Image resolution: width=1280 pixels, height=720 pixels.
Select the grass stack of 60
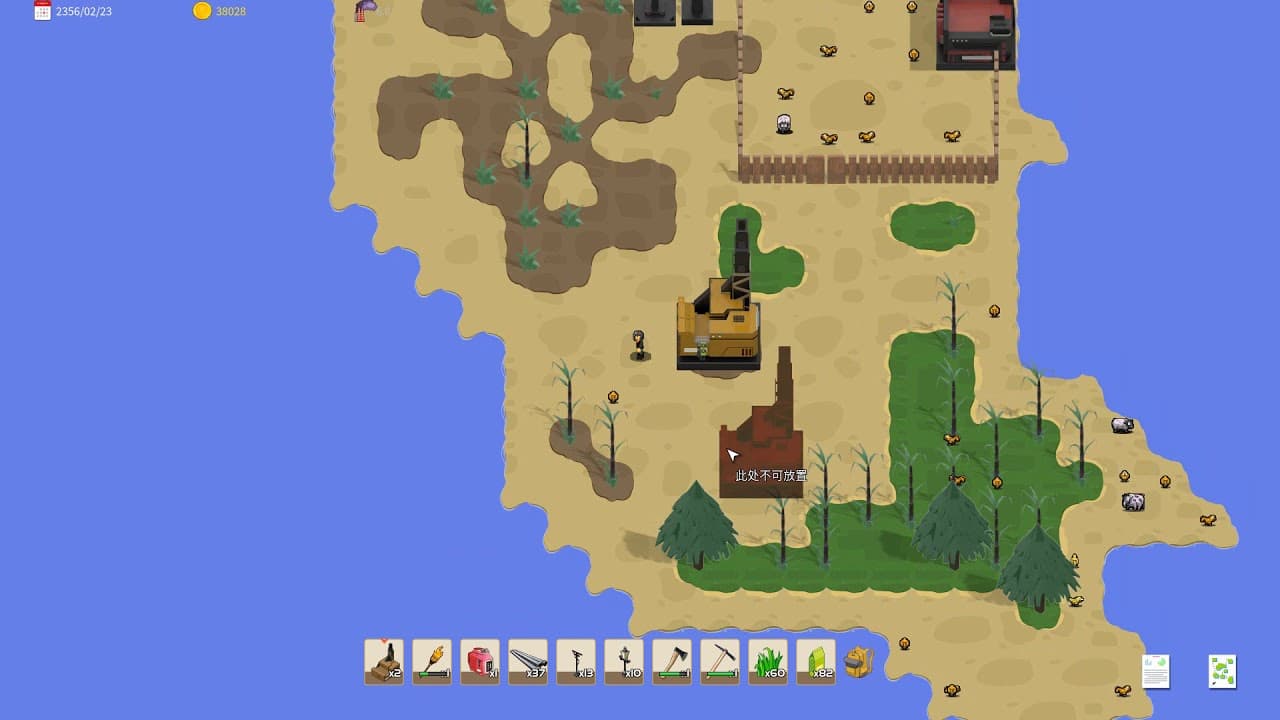pos(767,660)
